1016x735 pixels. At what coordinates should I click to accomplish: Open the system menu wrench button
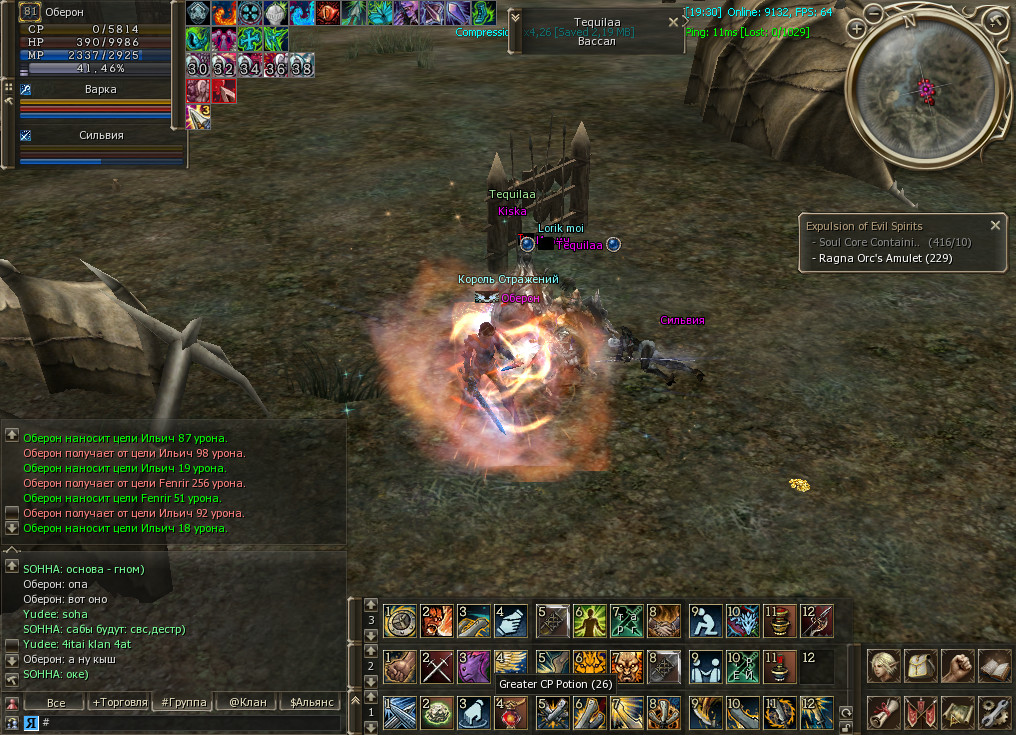pos(995,712)
